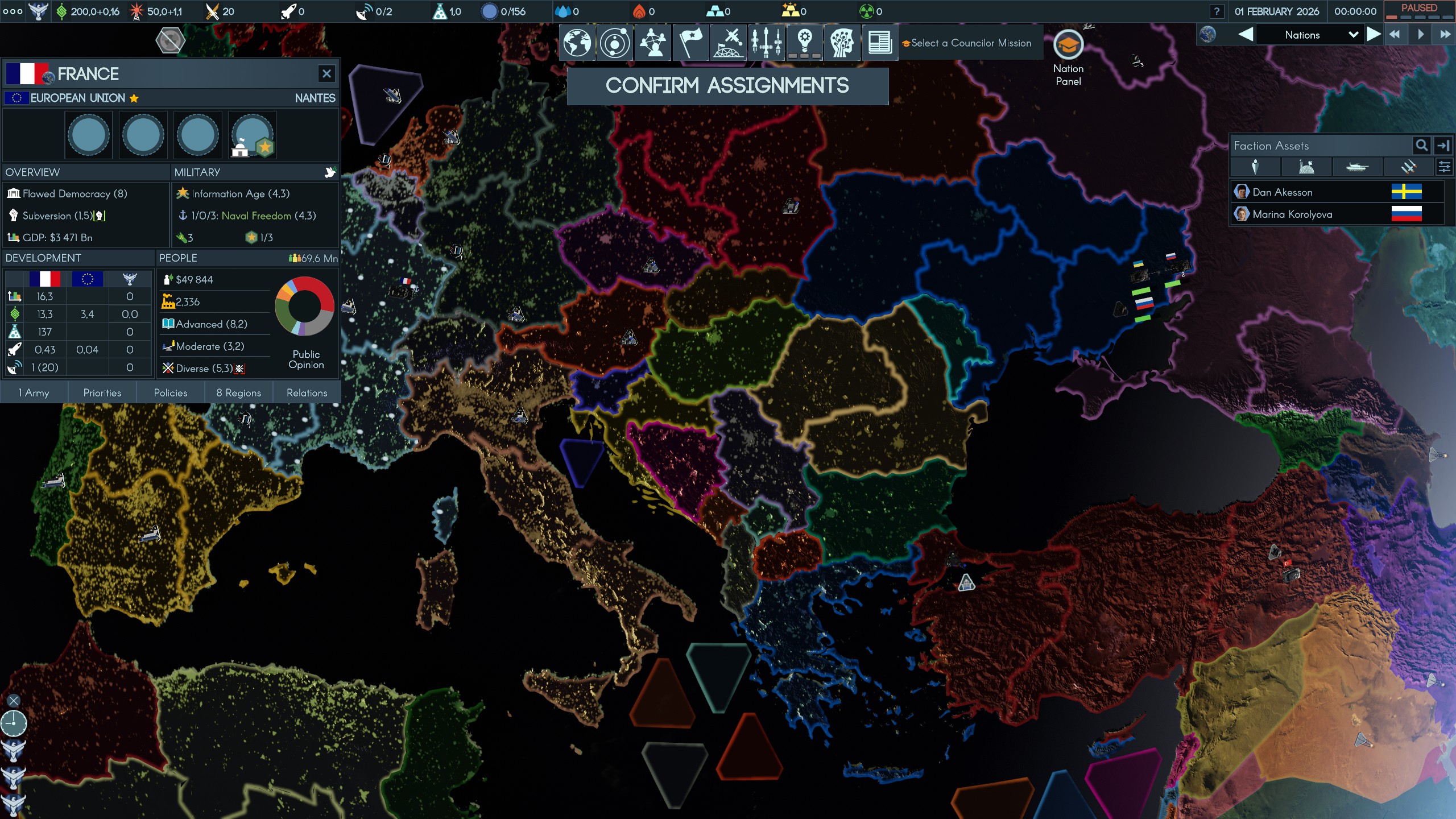Filter faction assets by tank armies
1456x819 pixels.
pyautogui.click(x=1356, y=167)
